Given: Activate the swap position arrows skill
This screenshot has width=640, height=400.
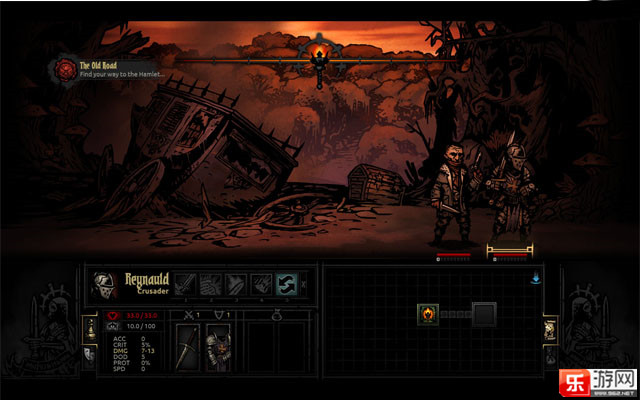Looking at the screenshot, I should [x=285, y=284].
